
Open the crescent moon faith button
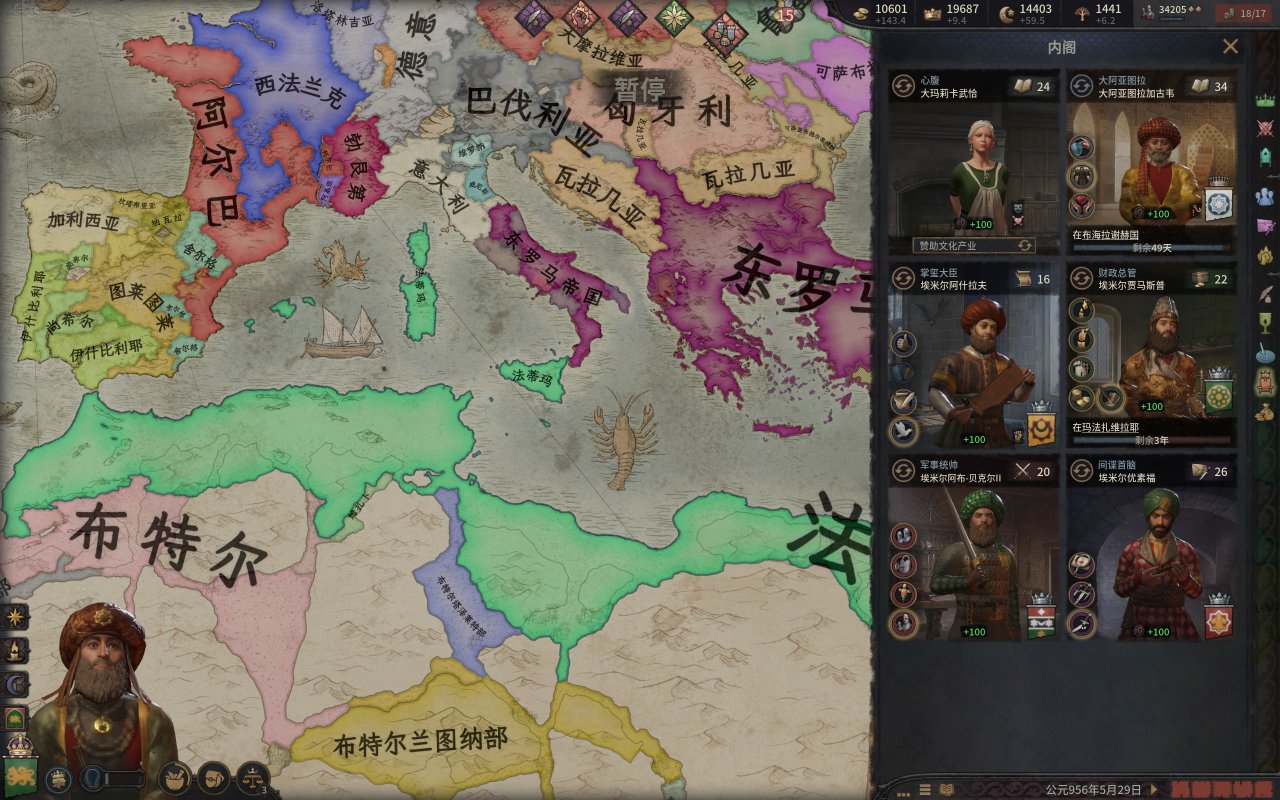coord(16,685)
